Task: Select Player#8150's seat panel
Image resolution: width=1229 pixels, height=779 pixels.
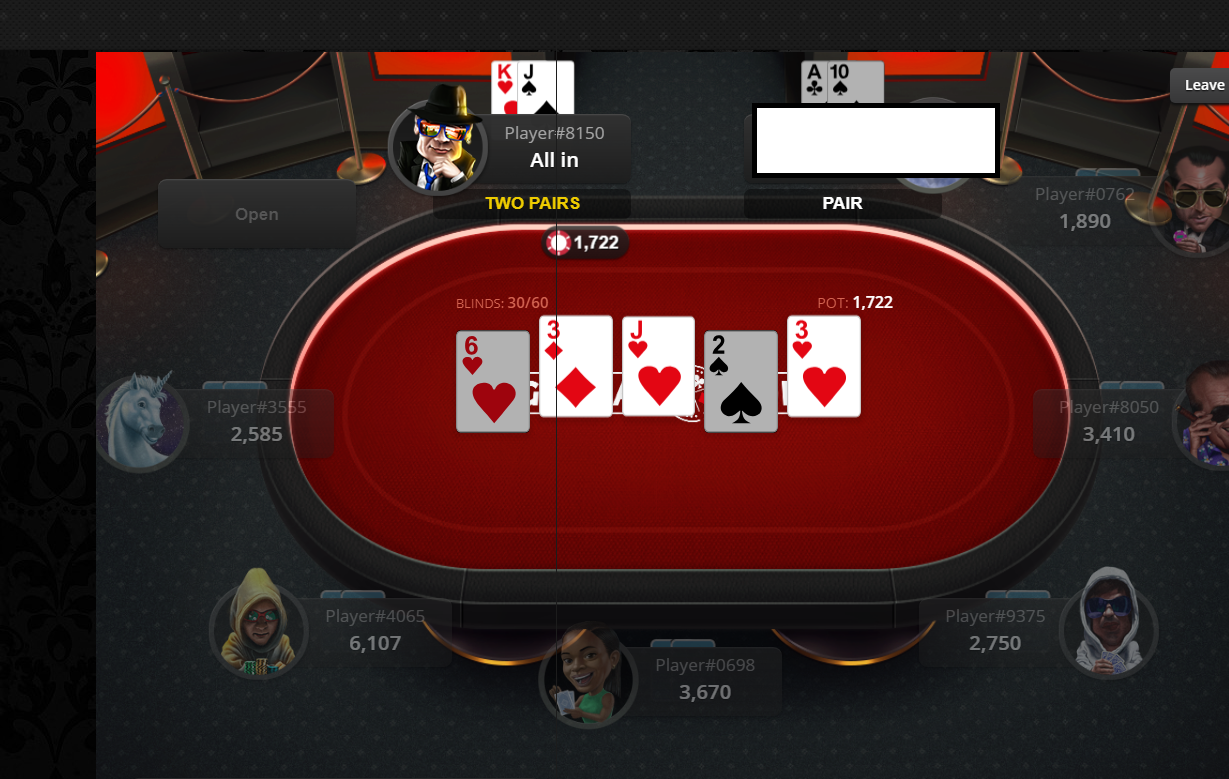Action: pyautogui.click(x=555, y=148)
